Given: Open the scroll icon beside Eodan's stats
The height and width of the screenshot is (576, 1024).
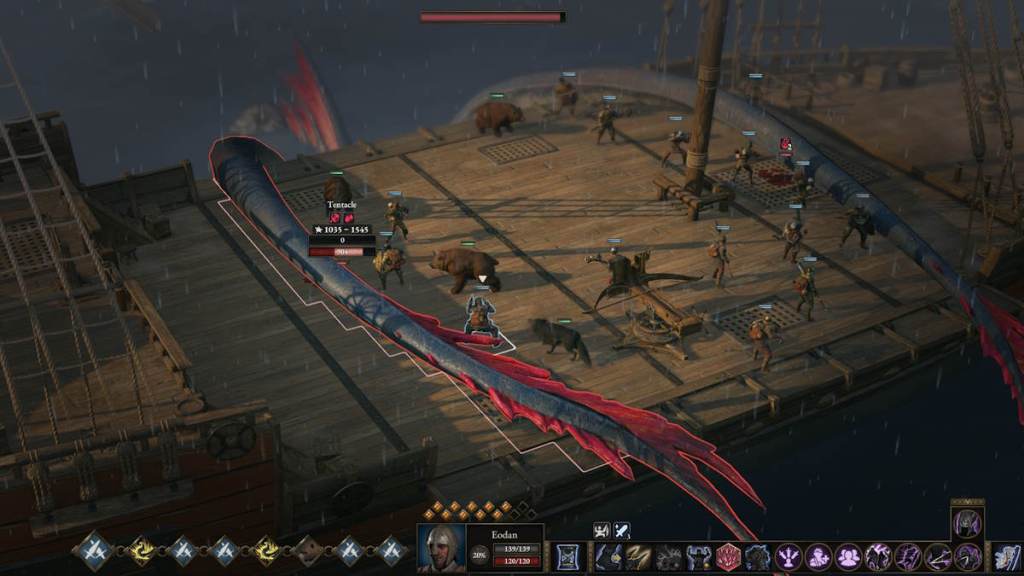Looking at the screenshot, I should pyautogui.click(x=568, y=557).
